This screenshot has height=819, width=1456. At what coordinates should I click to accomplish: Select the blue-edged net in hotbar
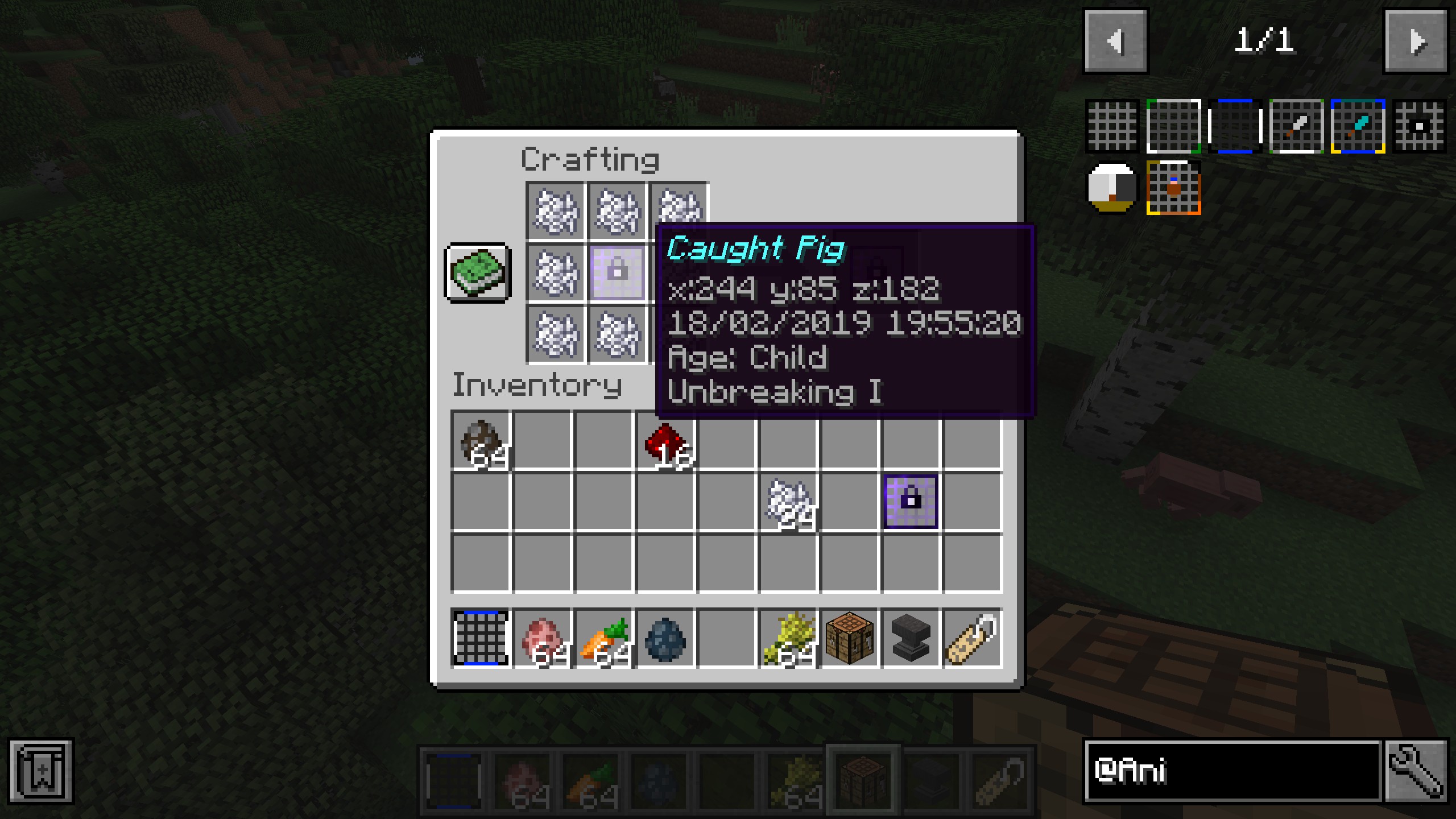point(481,638)
